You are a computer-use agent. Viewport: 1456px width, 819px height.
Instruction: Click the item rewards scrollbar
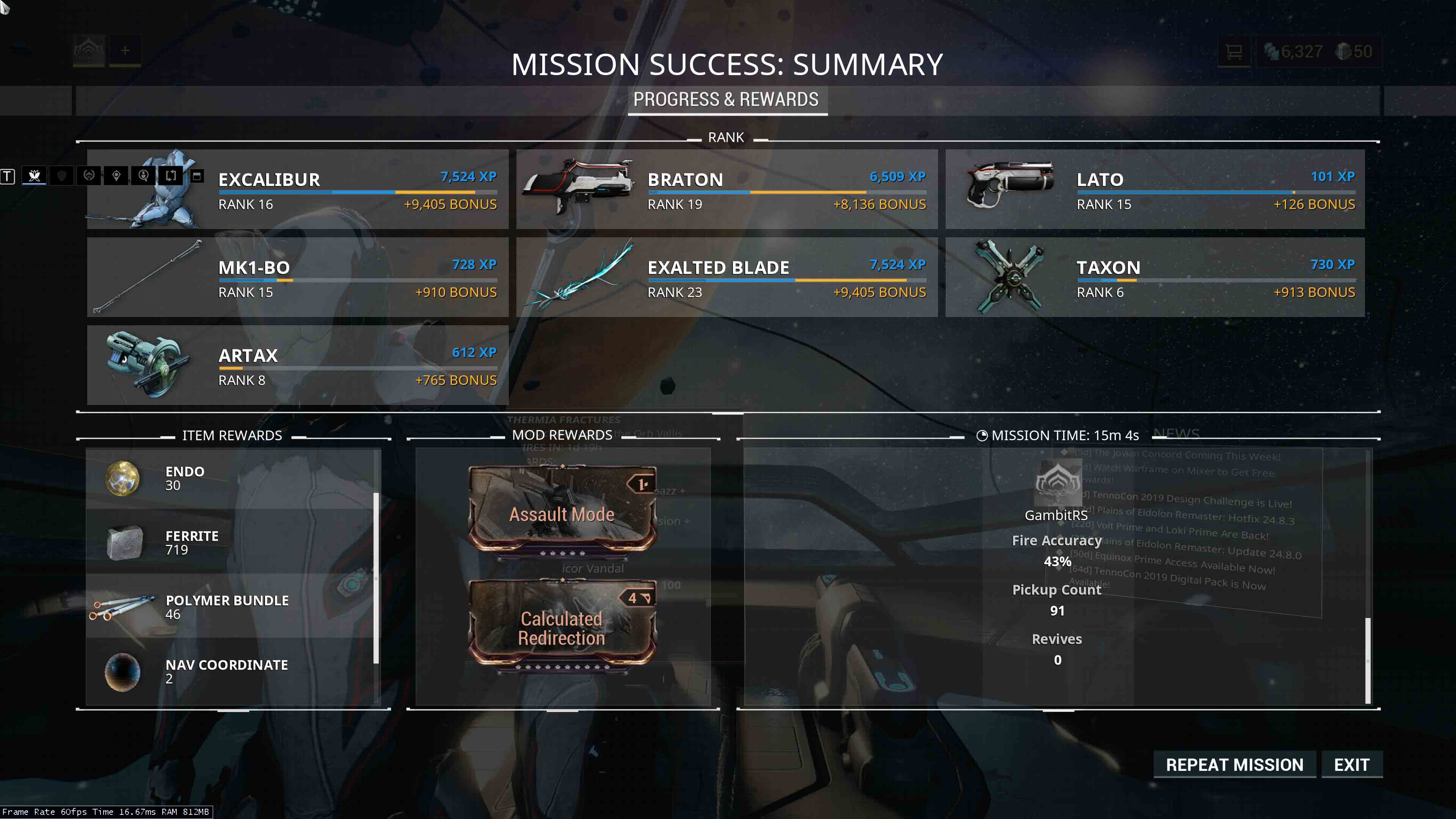pos(376,577)
